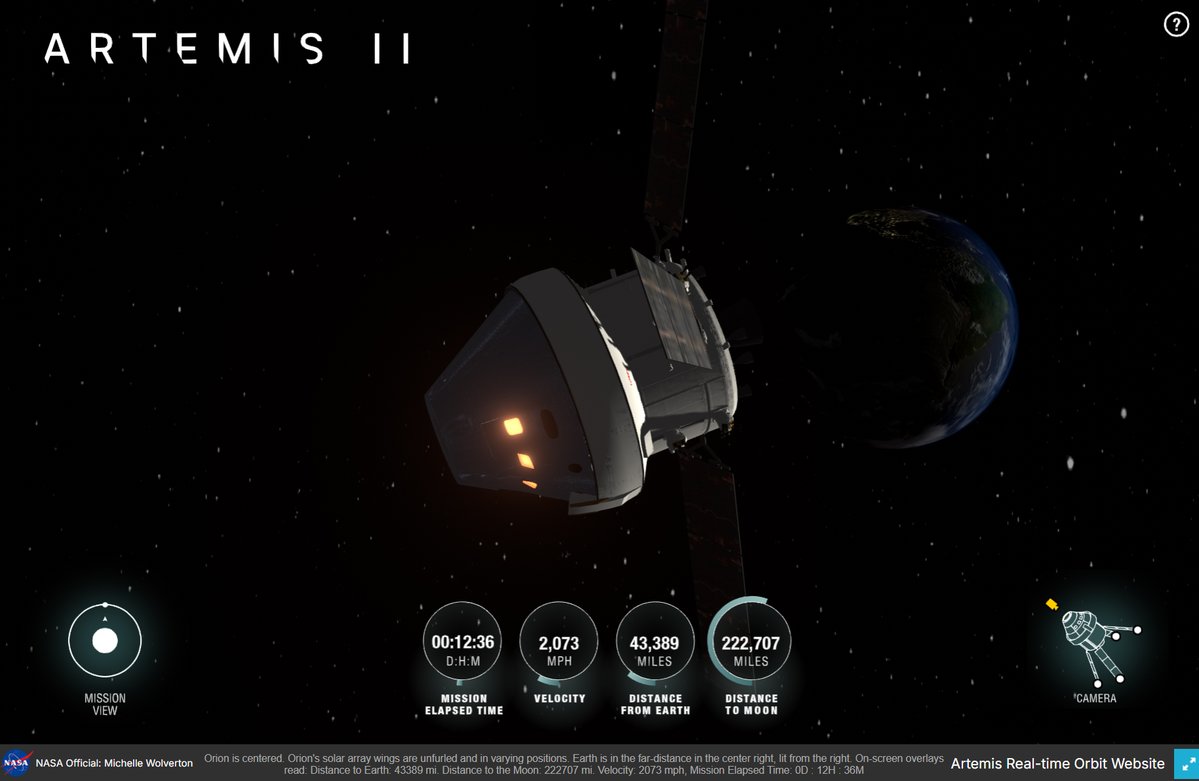1199x781 pixels.
Task: Select the Velocity MPH gauge
Action: (559, 643)
